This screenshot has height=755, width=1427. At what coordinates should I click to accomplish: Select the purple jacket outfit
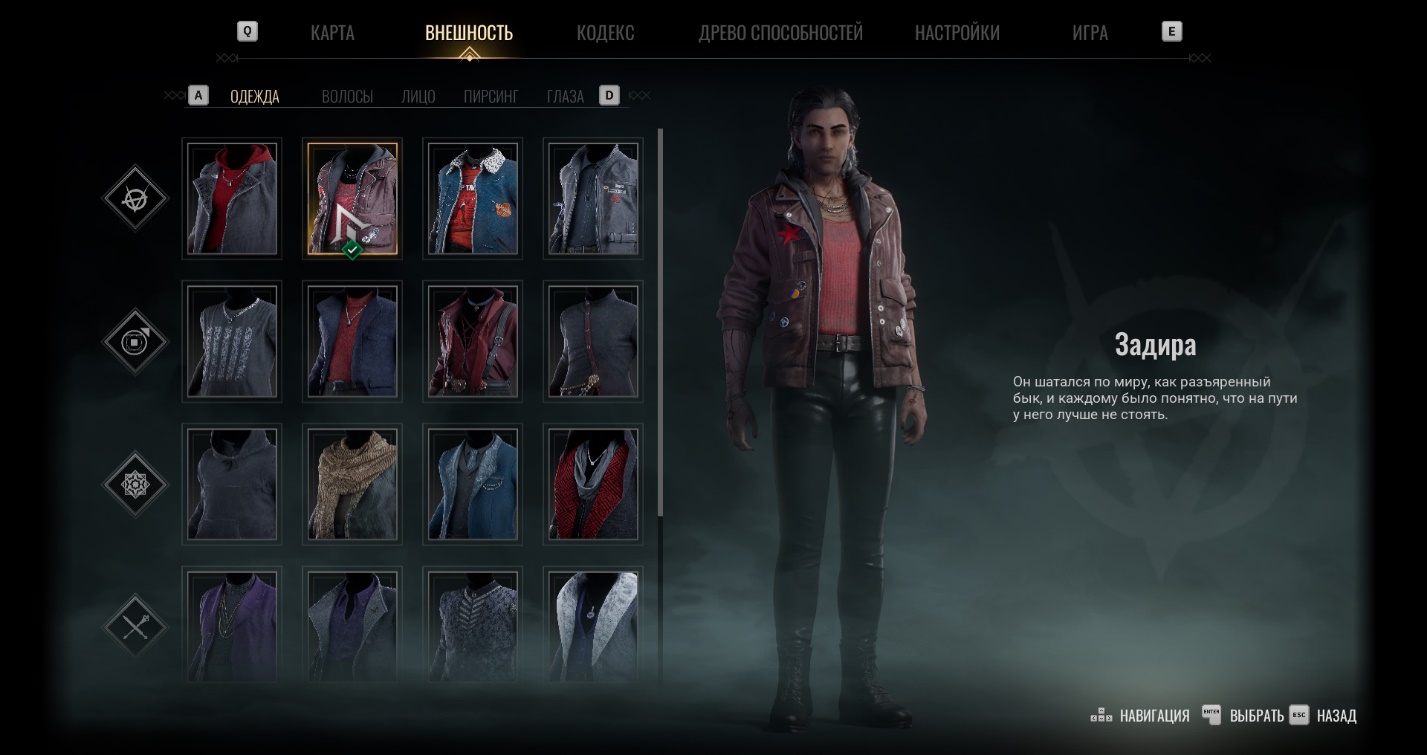pyautogui.click(x=232, y=624)
